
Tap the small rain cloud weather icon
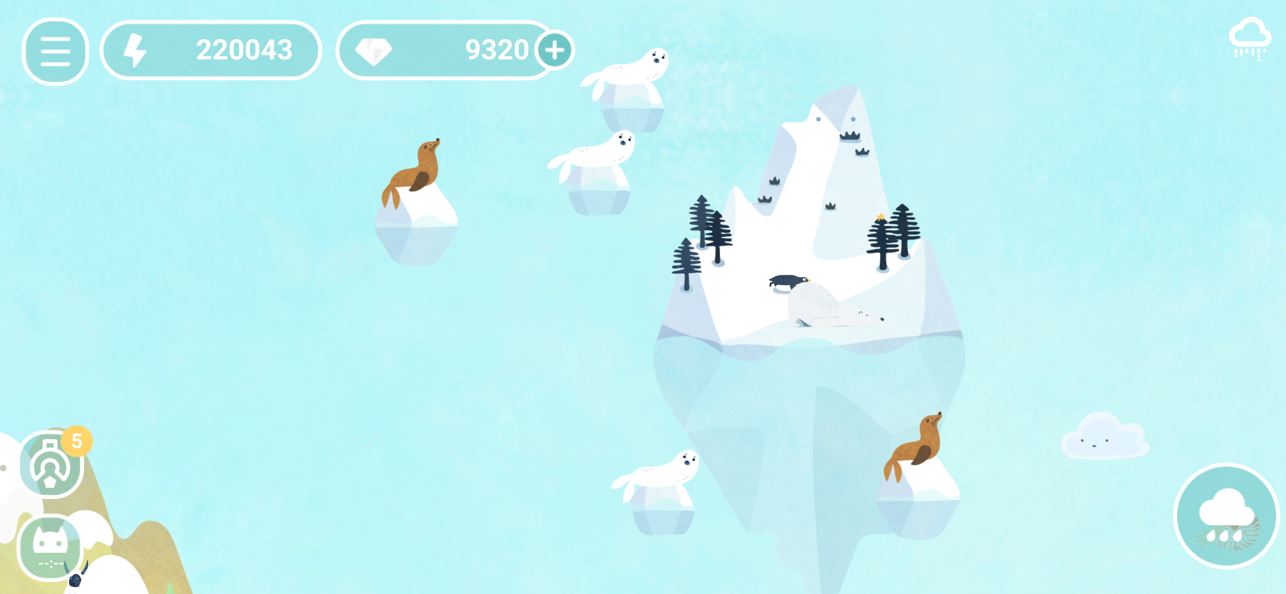click(1250, 39)
